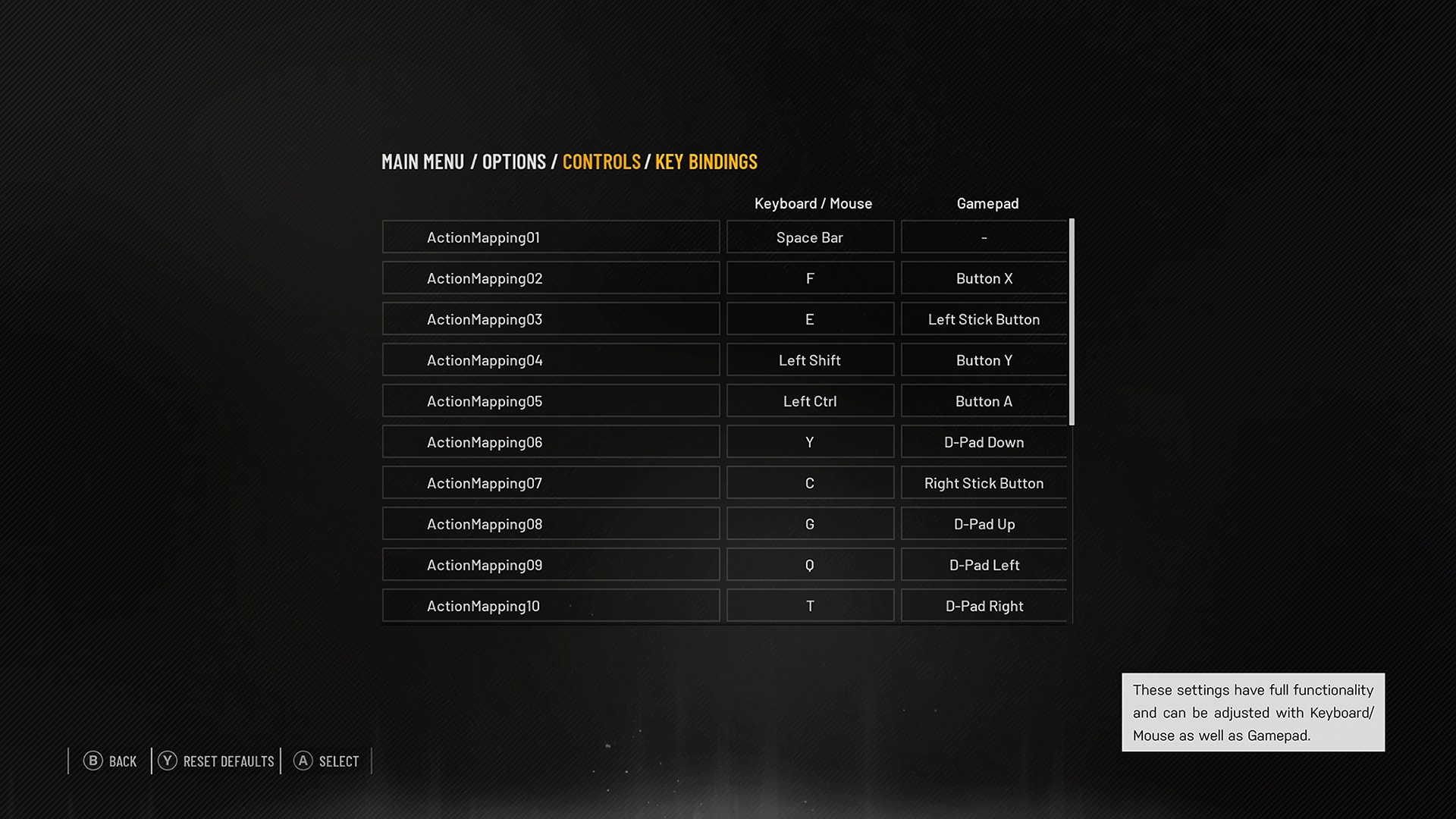Click the D-Pad Down gamepad binding
1456x819 pixels.
coord(984,441)
